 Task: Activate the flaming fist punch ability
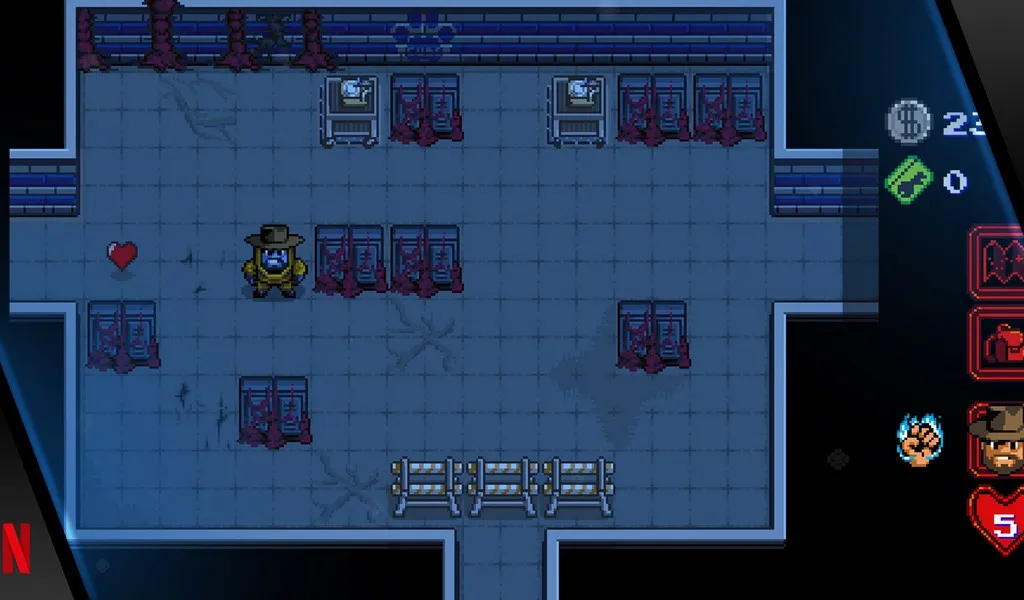click(920, 440)
